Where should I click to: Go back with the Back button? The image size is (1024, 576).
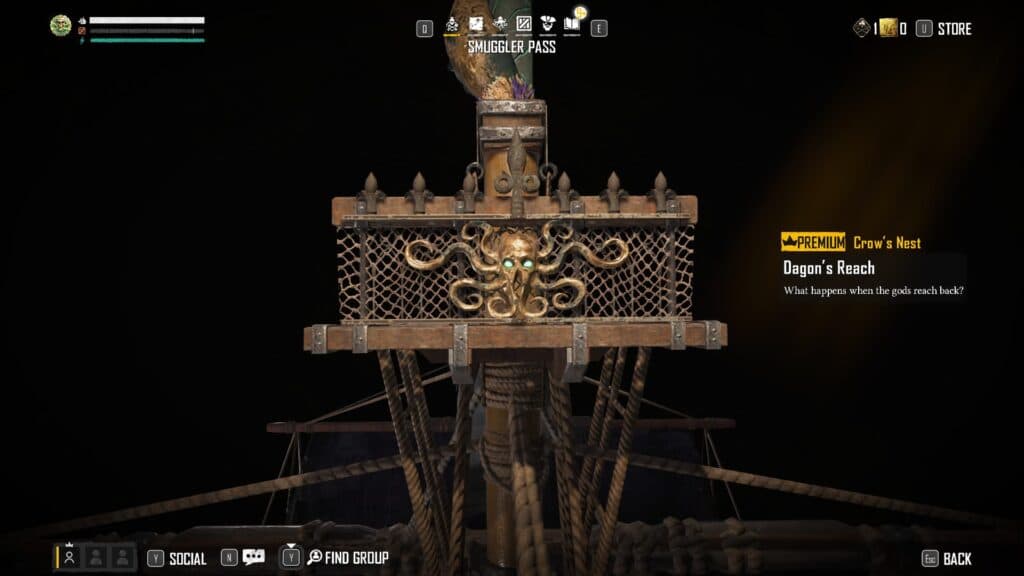point(956,558)
